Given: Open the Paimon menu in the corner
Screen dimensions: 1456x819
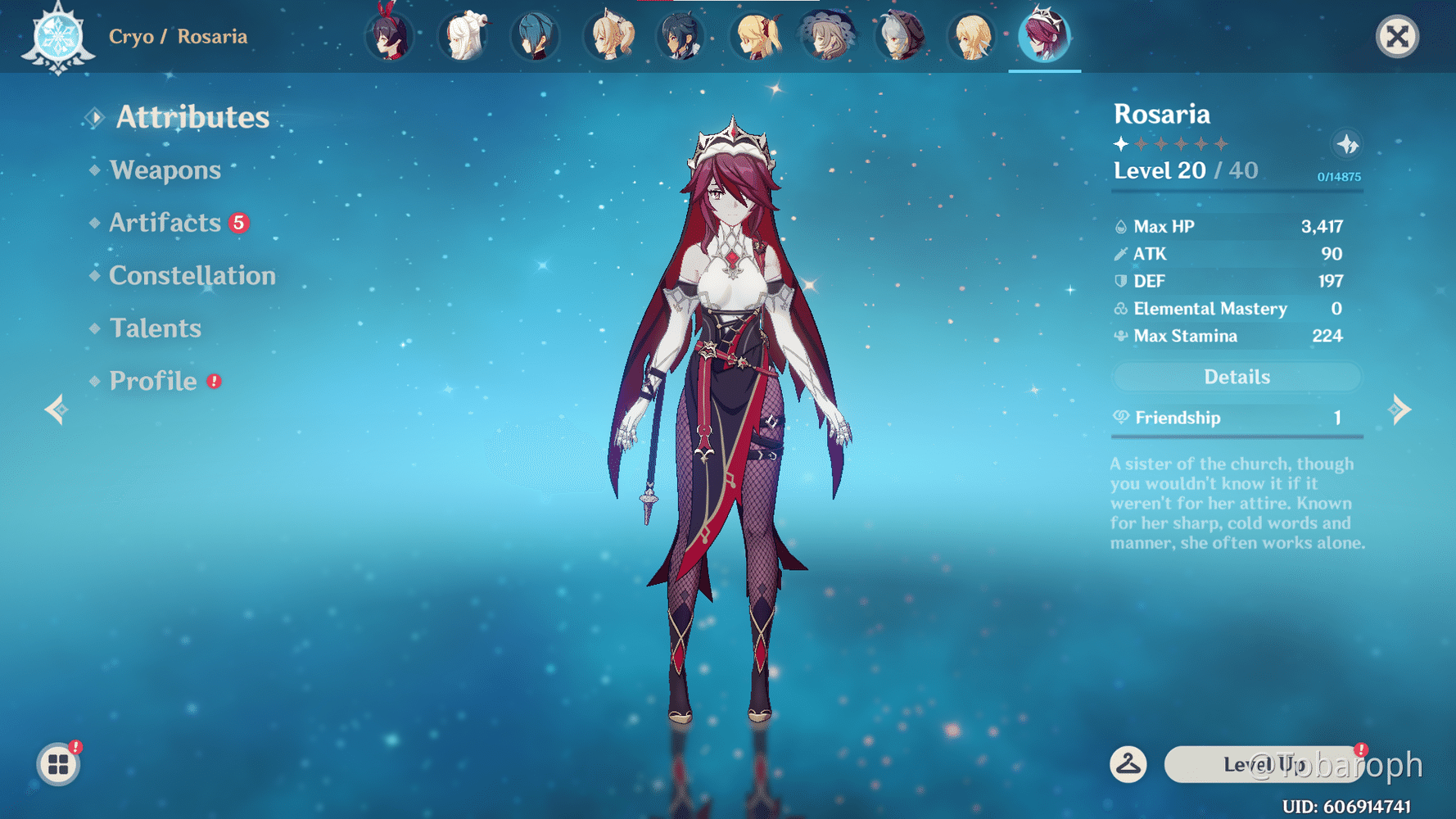Looking at the screenshot, I should (57, 765).
